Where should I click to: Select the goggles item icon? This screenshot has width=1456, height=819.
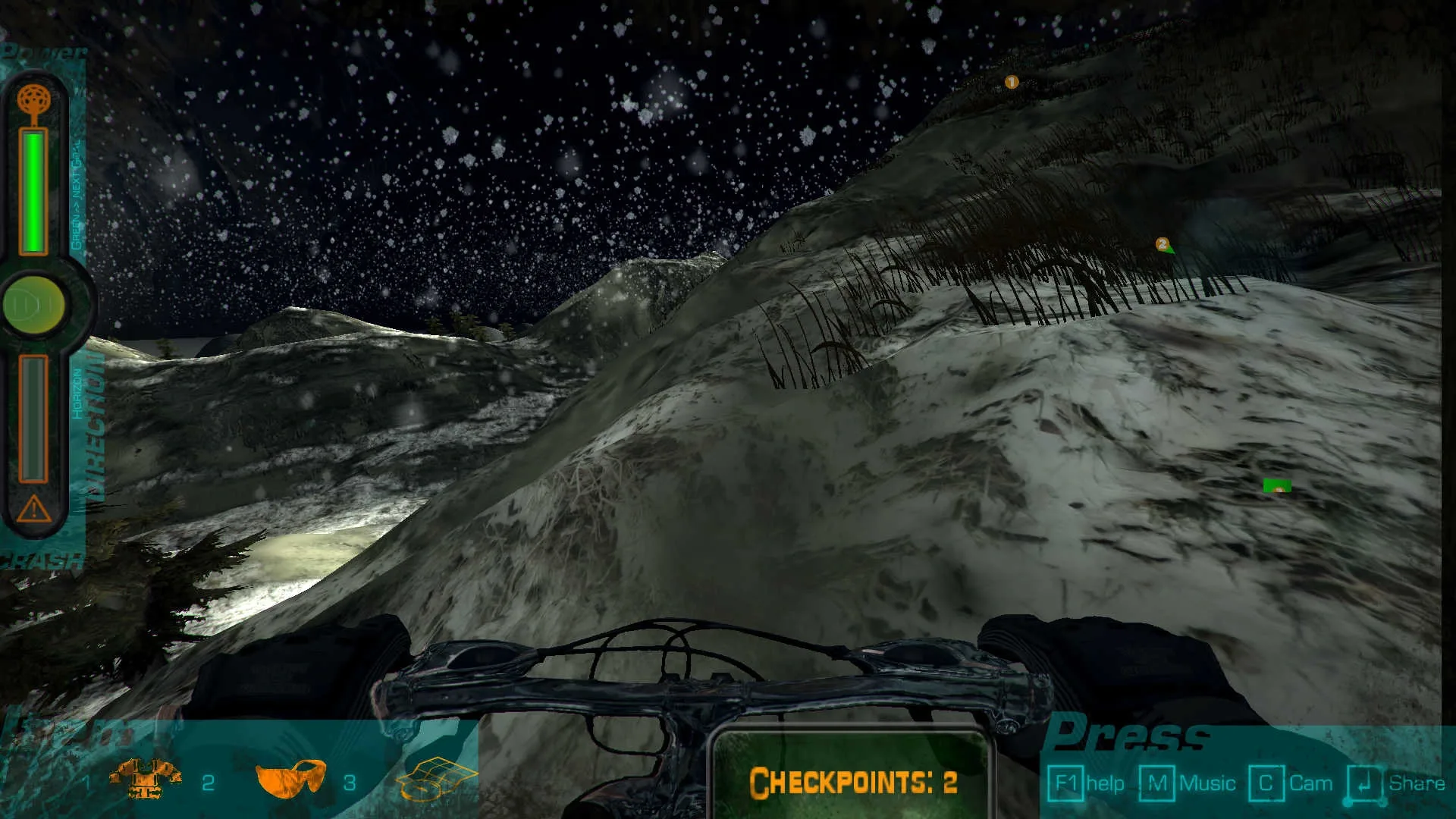point(292,780)
